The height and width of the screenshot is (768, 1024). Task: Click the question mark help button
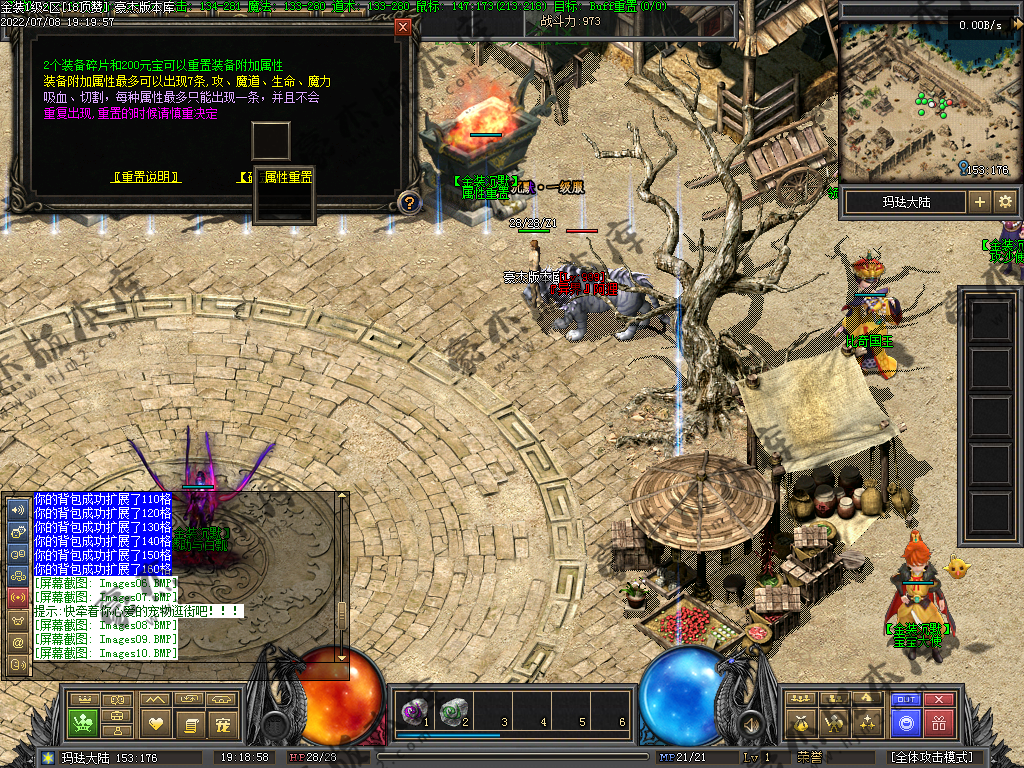tap(409, 203)
